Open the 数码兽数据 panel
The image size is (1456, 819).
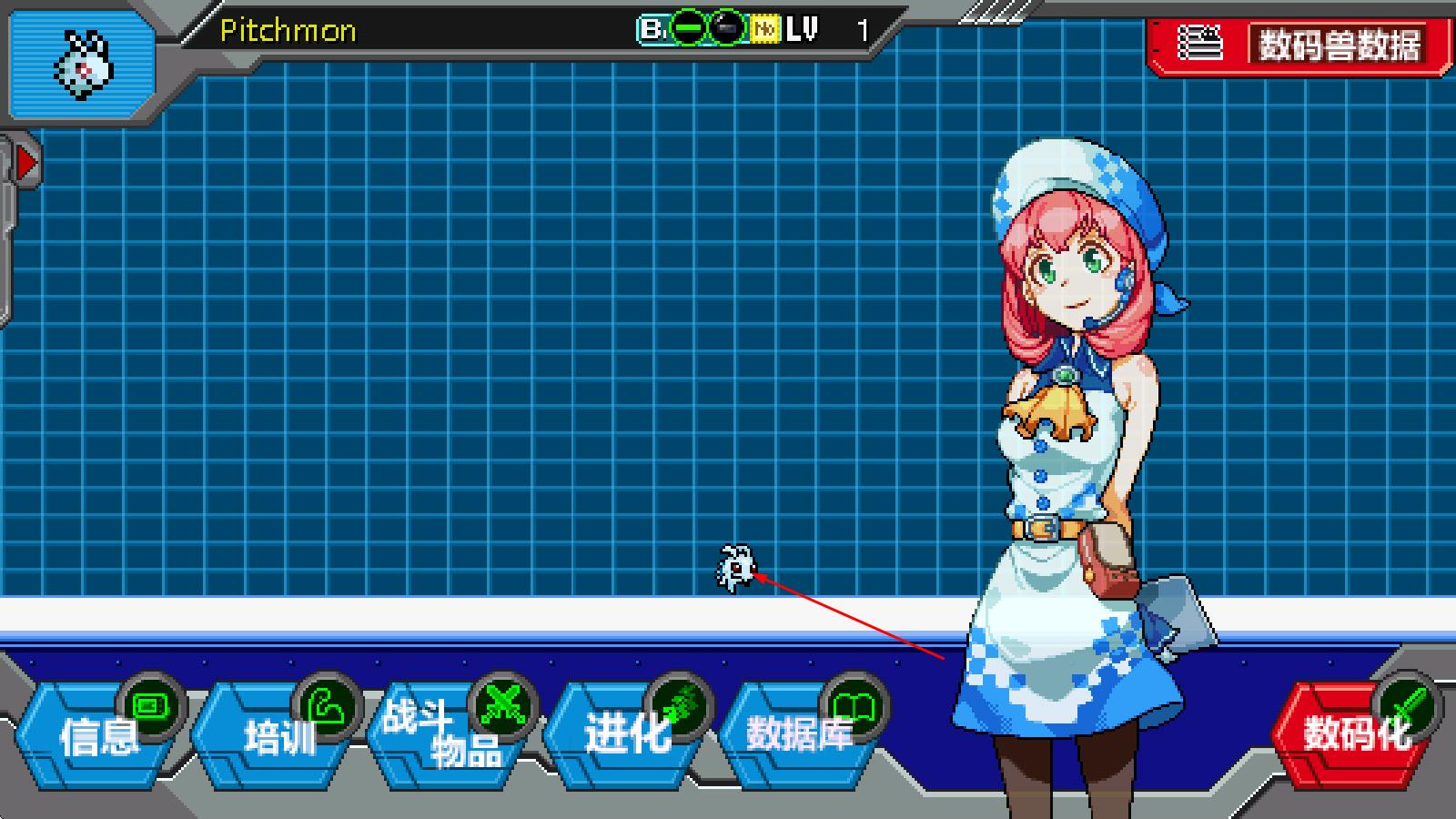(1301, 44)
